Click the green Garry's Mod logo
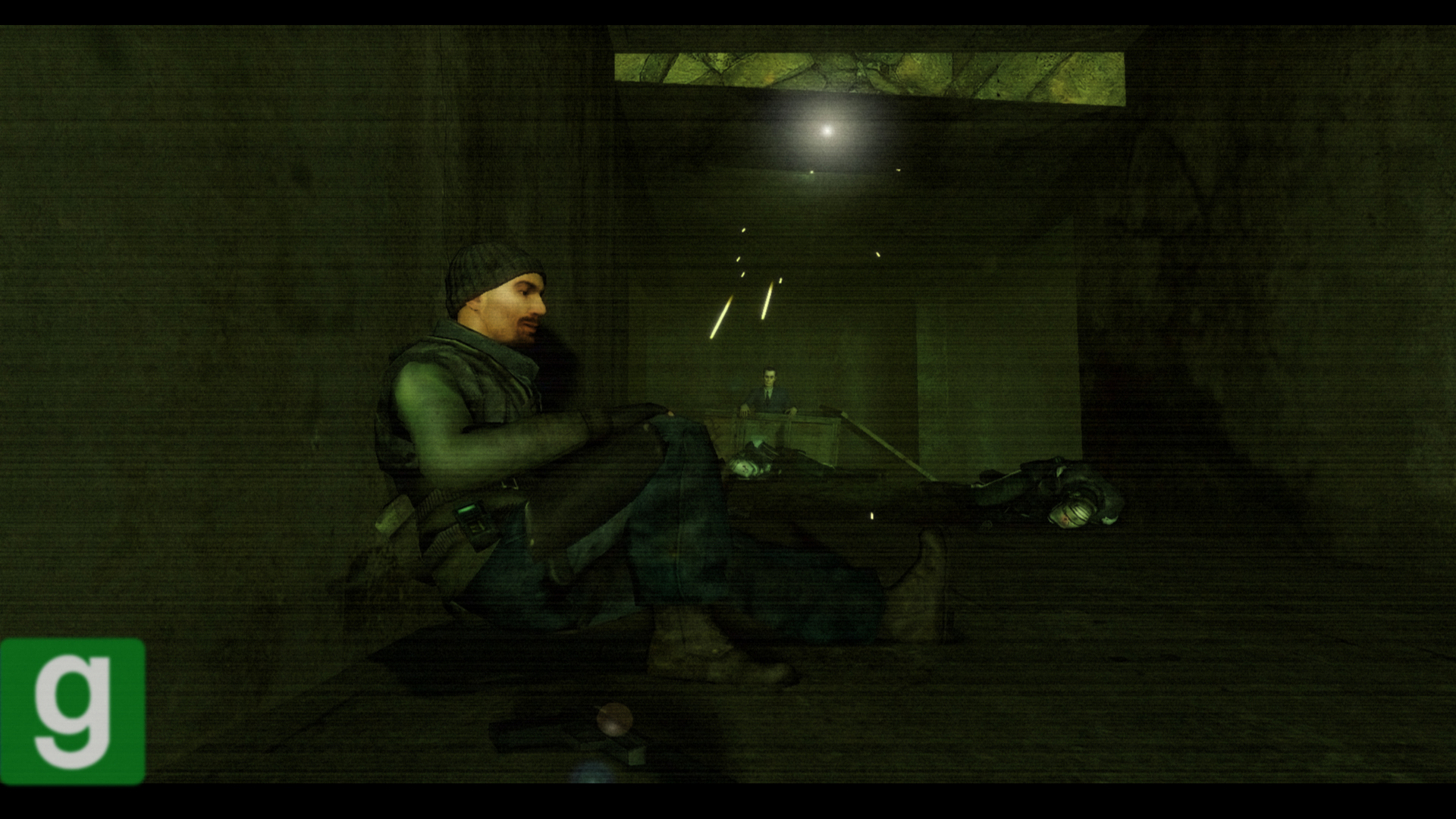This screenshot has width=1456, height=819. click(73, 711)
